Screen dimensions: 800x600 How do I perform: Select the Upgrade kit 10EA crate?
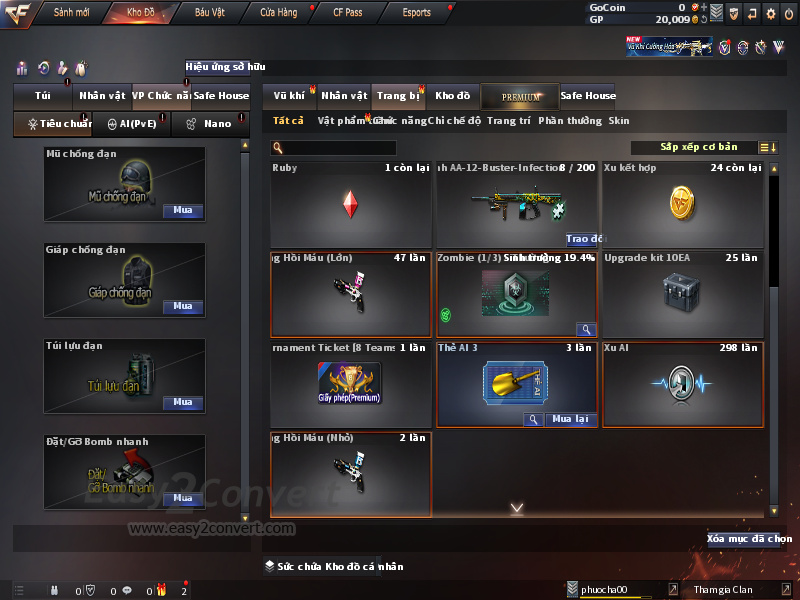click(x=683, y=294)
